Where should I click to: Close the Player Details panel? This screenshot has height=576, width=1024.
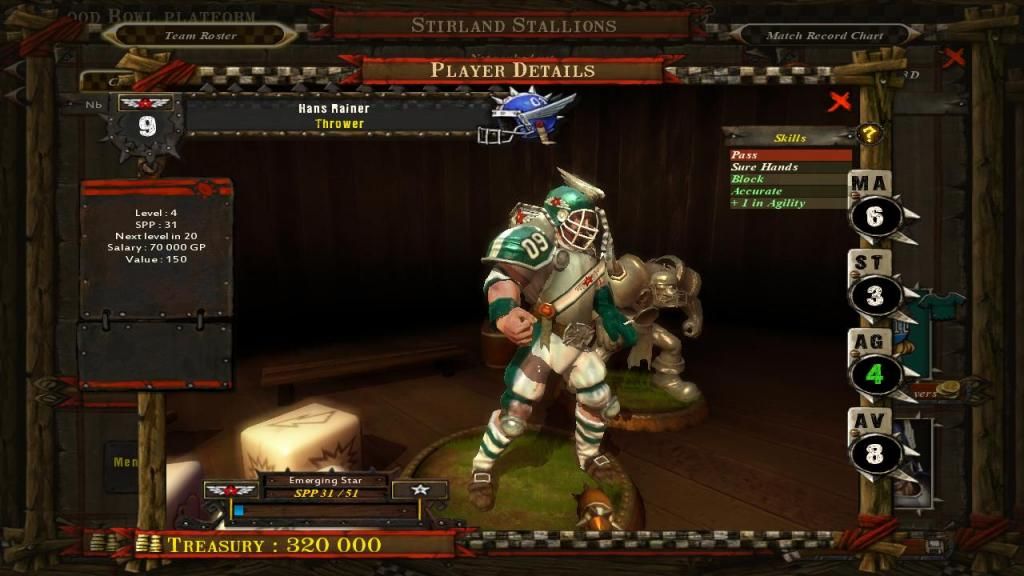click(x=840, y=101)
